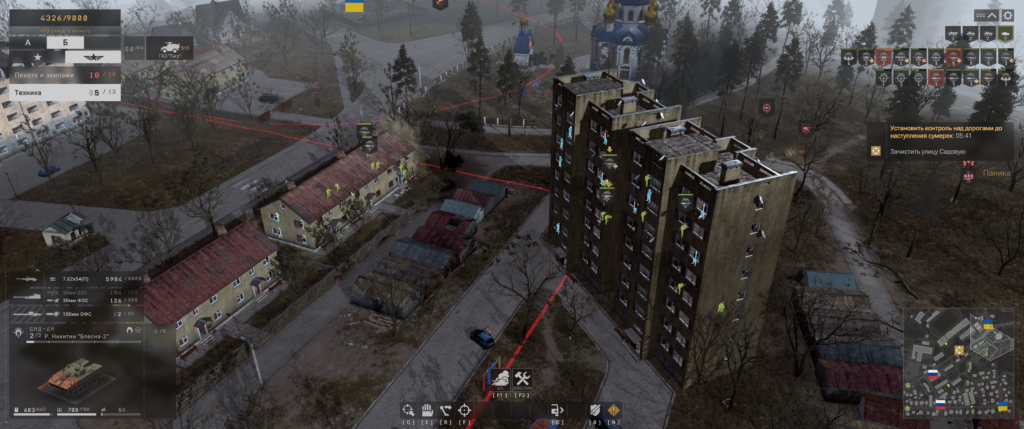Choose the open hand stop order
Viewport: 1024px width, 429px height.
(x=427, y=410)
